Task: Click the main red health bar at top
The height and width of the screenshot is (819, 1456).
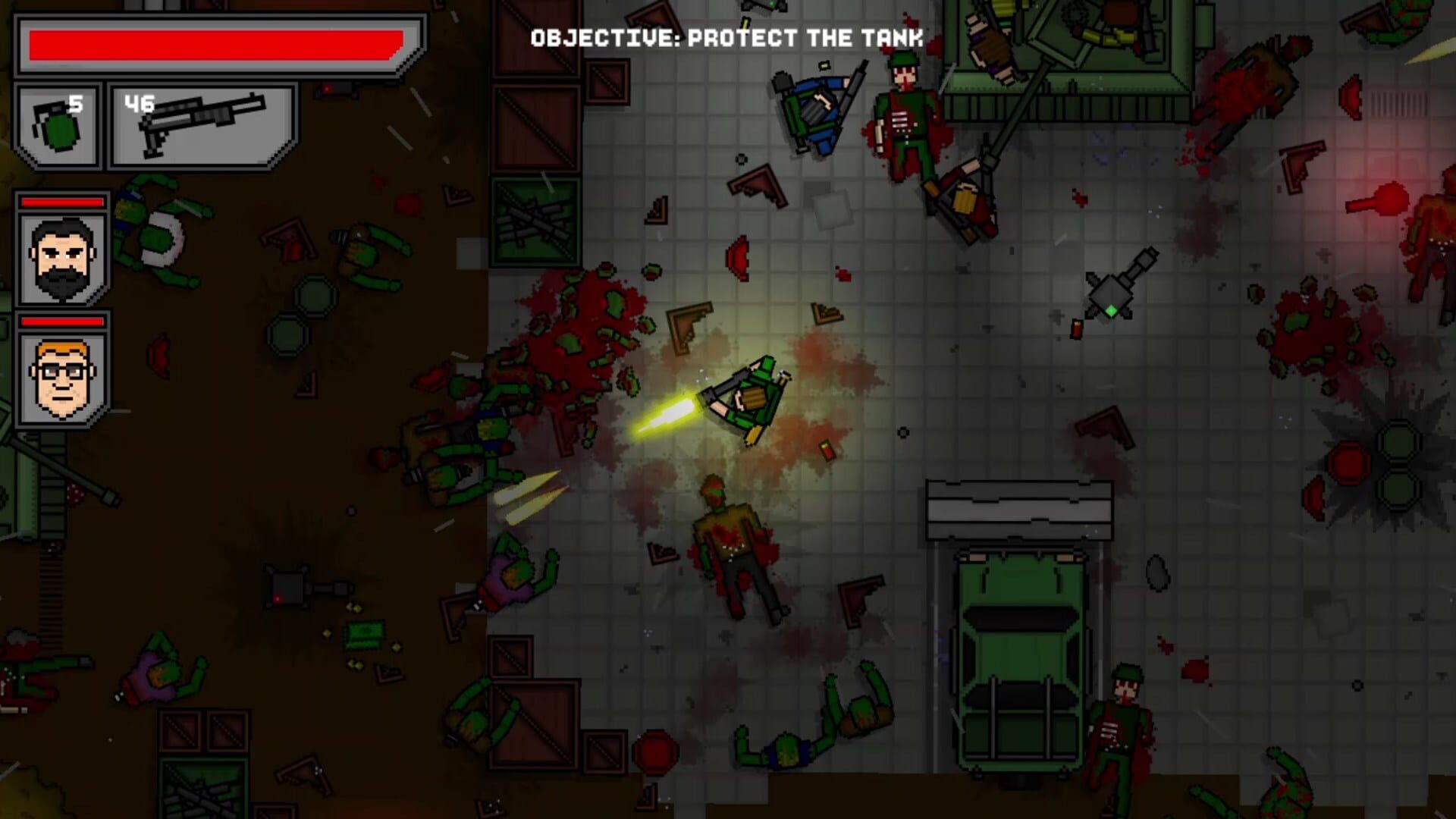Action: [216, 44]
